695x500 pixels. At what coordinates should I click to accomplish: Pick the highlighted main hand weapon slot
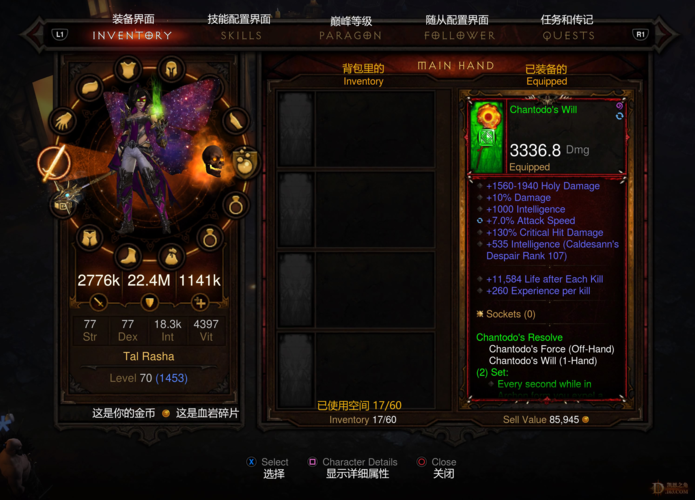[x=53, y=162]
